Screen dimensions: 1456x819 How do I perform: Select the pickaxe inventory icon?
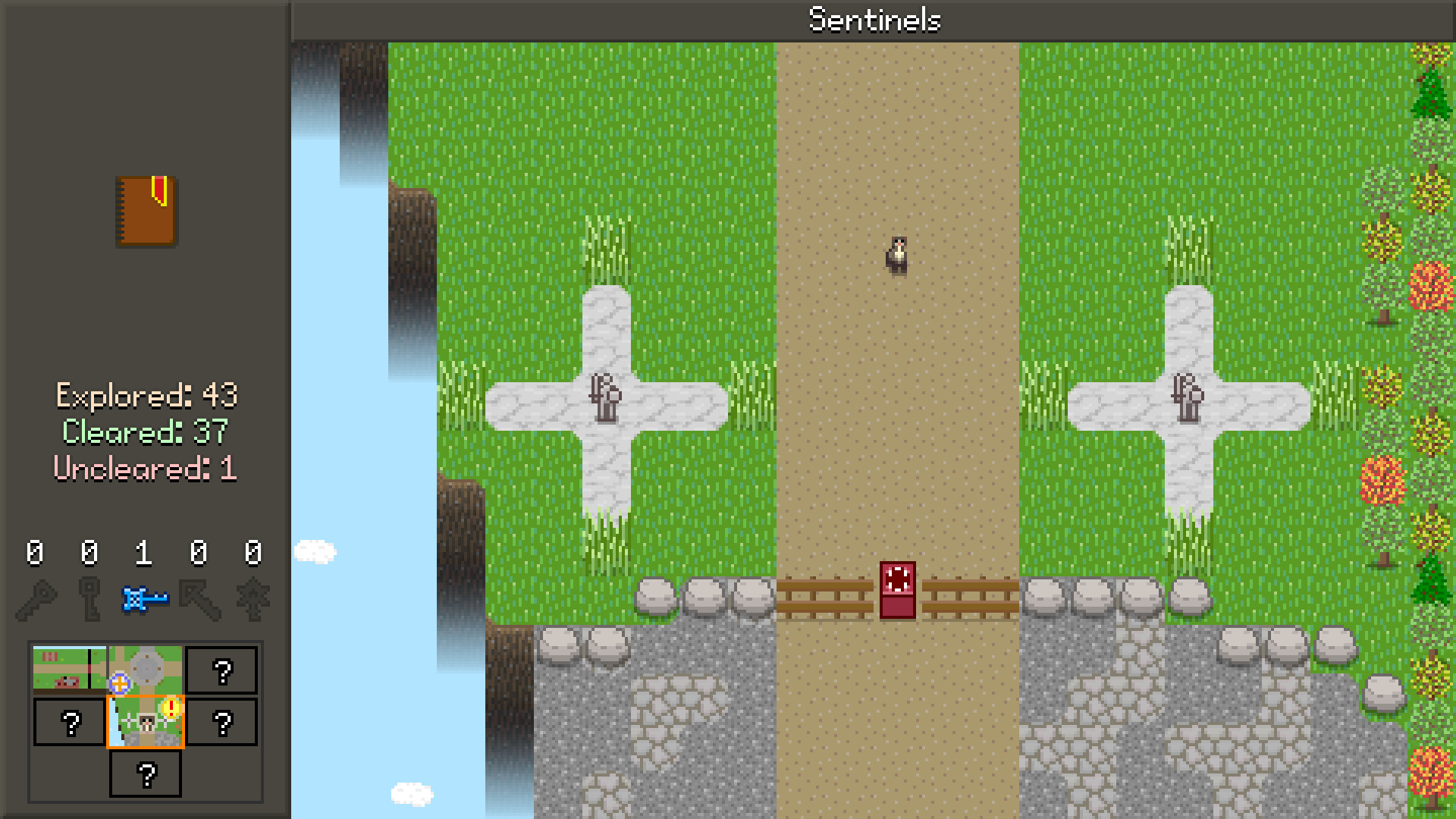199,599
